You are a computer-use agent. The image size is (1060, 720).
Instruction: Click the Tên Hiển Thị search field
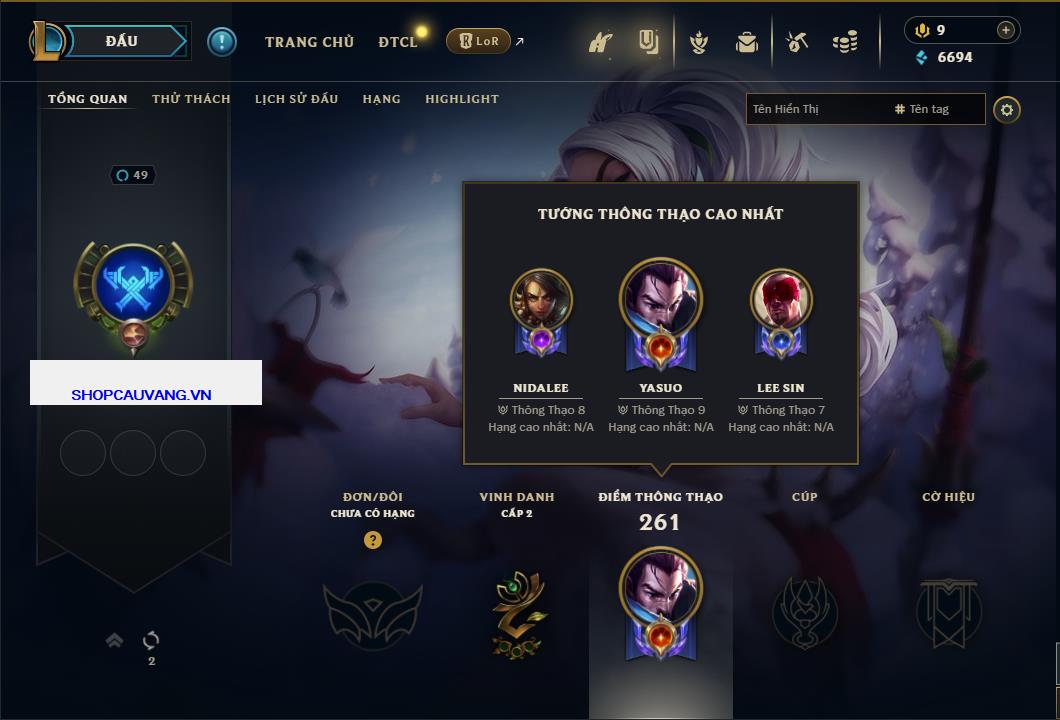click(x=815, y=109)
